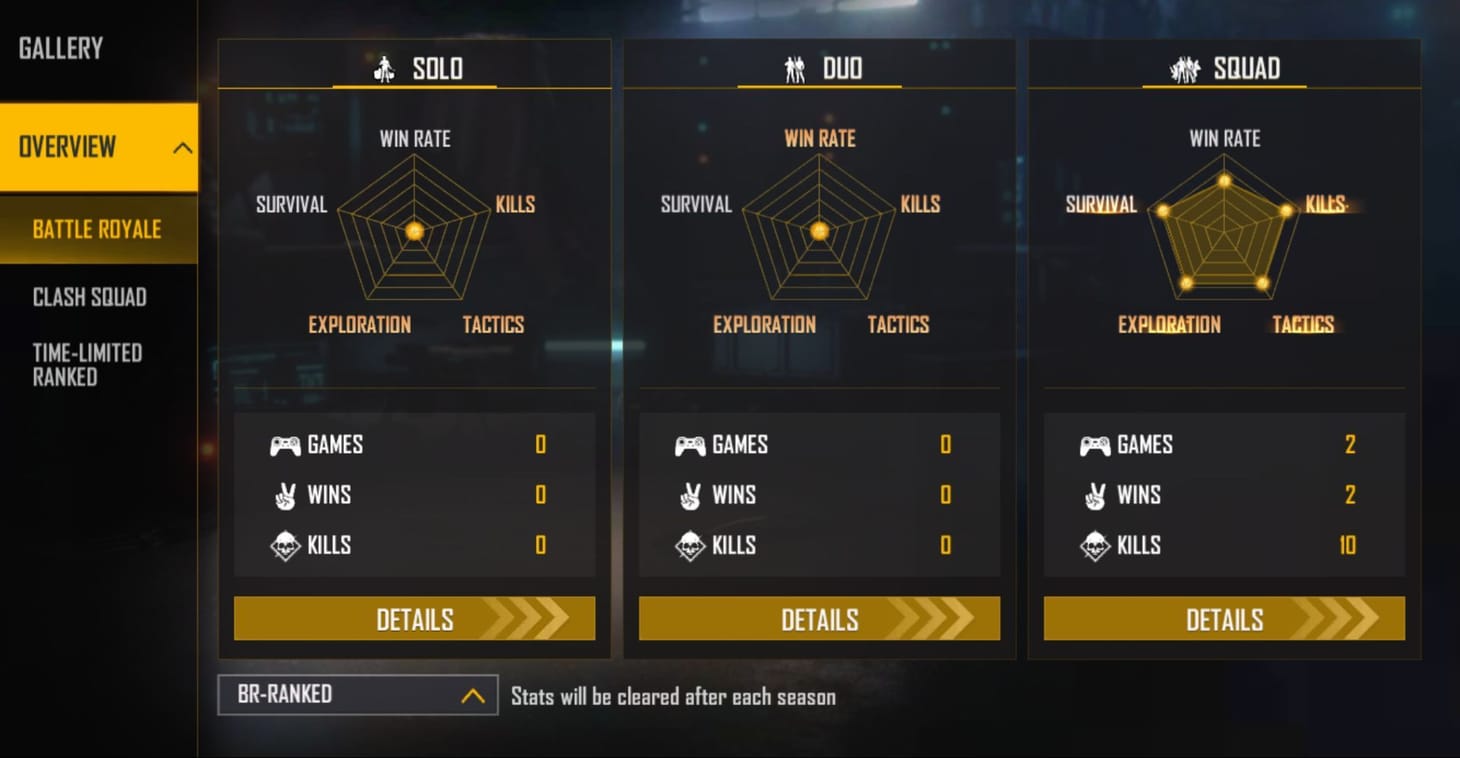
Task: Go to the Gallery section
Action: (x=60, y=48)
